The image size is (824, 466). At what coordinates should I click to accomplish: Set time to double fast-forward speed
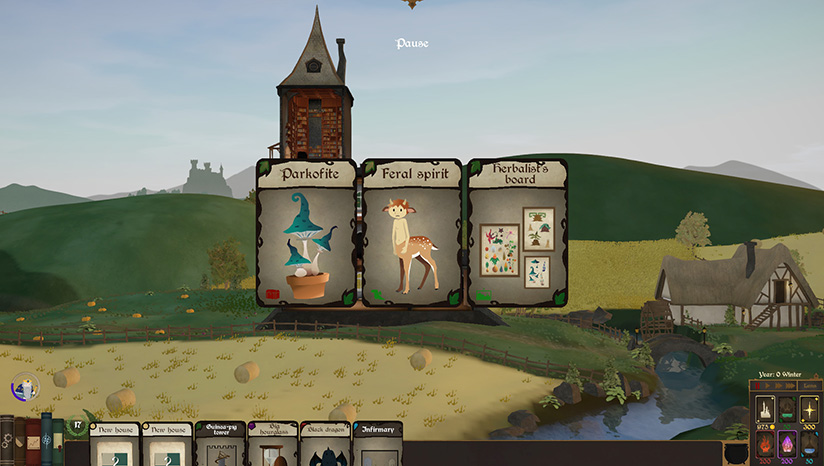pyautogui.click(x=778, y=385)
